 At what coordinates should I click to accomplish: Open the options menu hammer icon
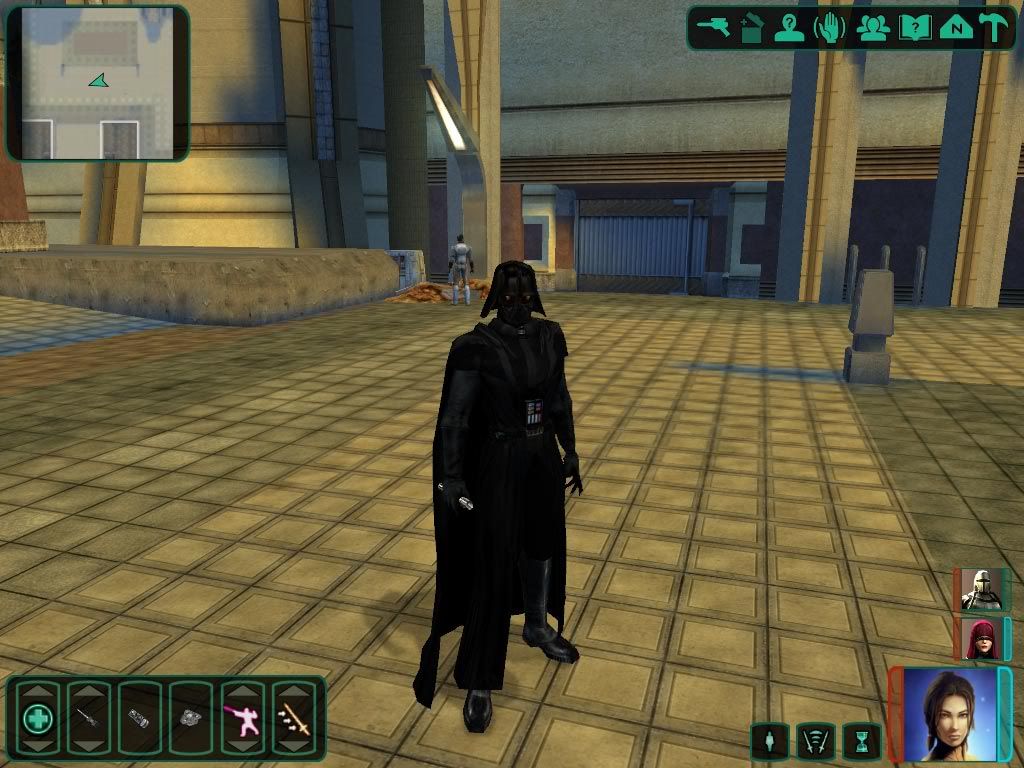(x=994, y=27)
